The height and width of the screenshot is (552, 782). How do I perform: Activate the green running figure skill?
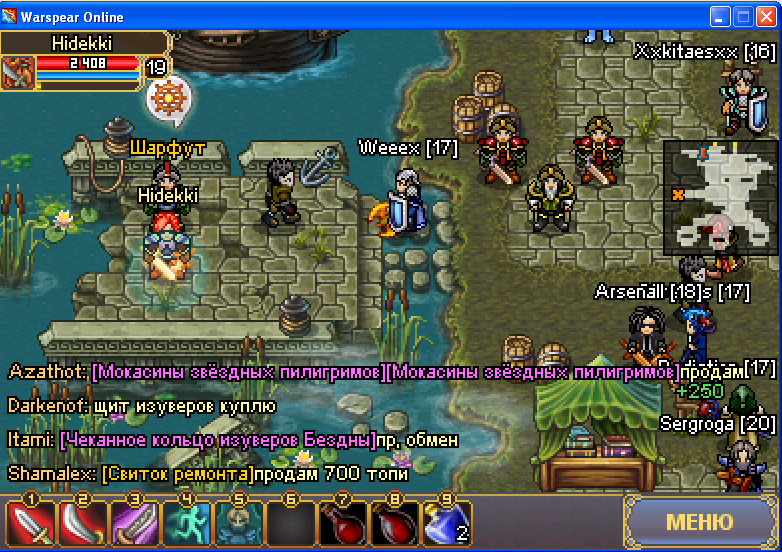point(187,523)
